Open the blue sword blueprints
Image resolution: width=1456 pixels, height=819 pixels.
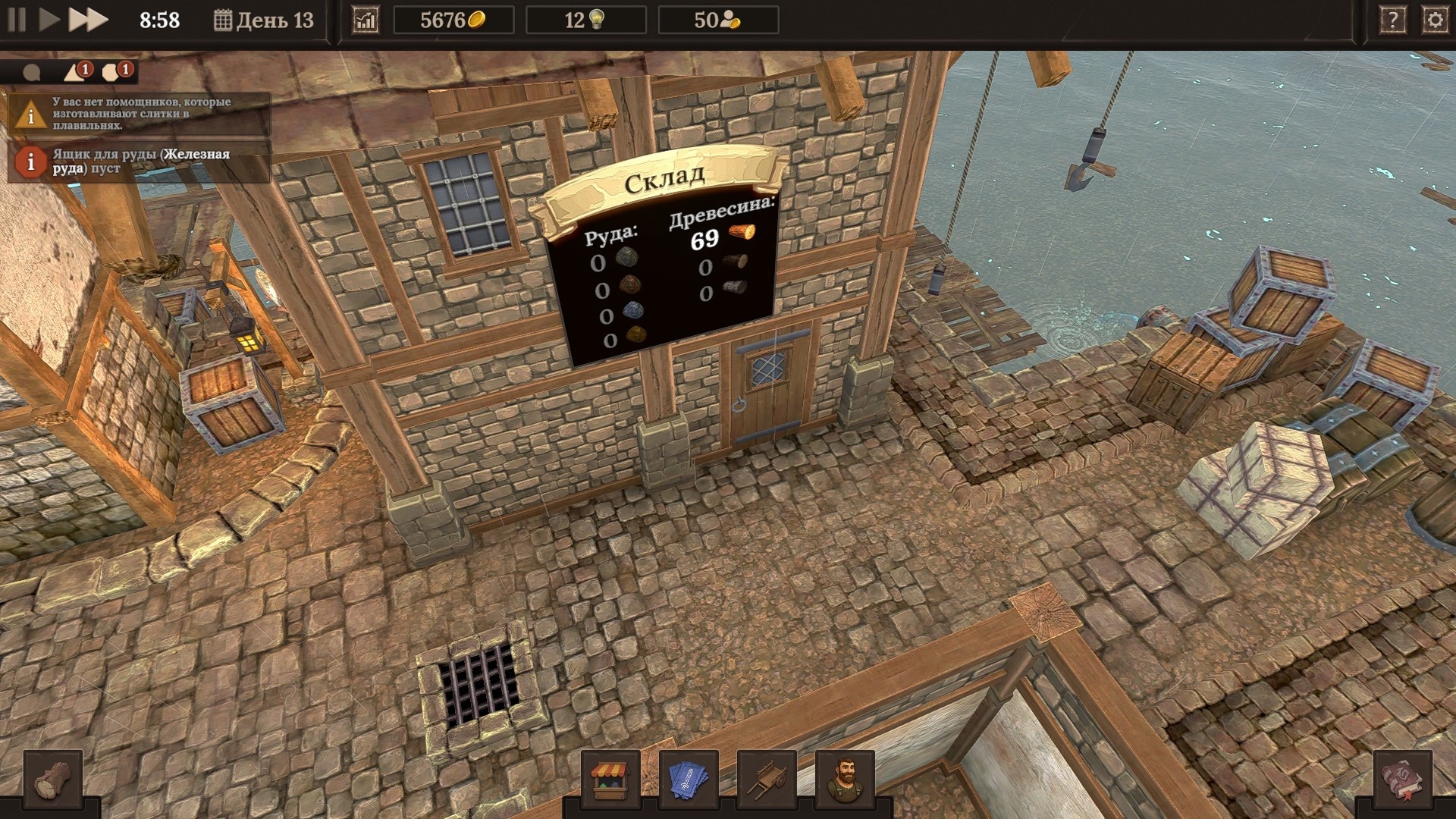689,780
